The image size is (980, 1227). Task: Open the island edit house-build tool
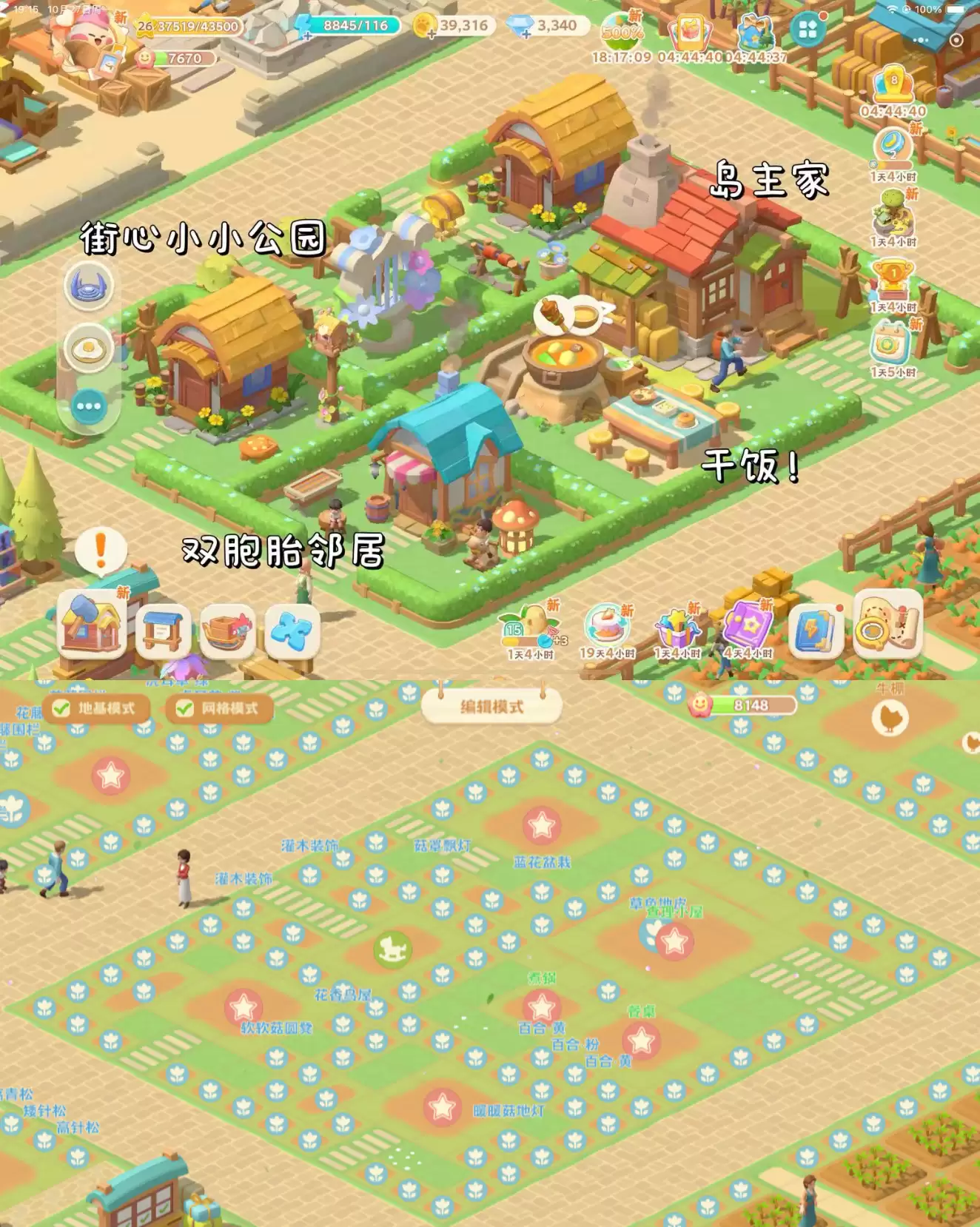(93, 626)
